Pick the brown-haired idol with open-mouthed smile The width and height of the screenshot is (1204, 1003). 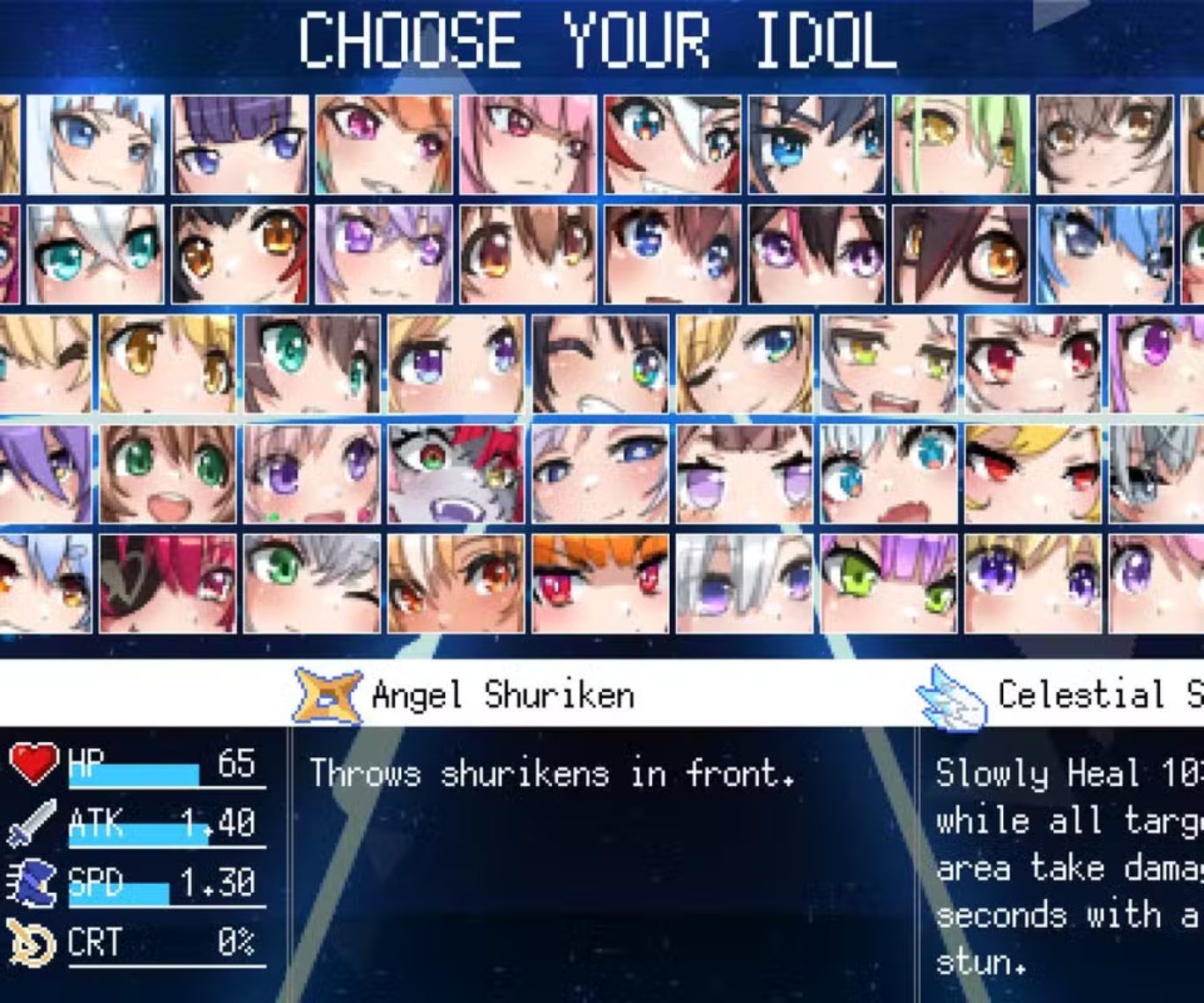click(167, 473)
